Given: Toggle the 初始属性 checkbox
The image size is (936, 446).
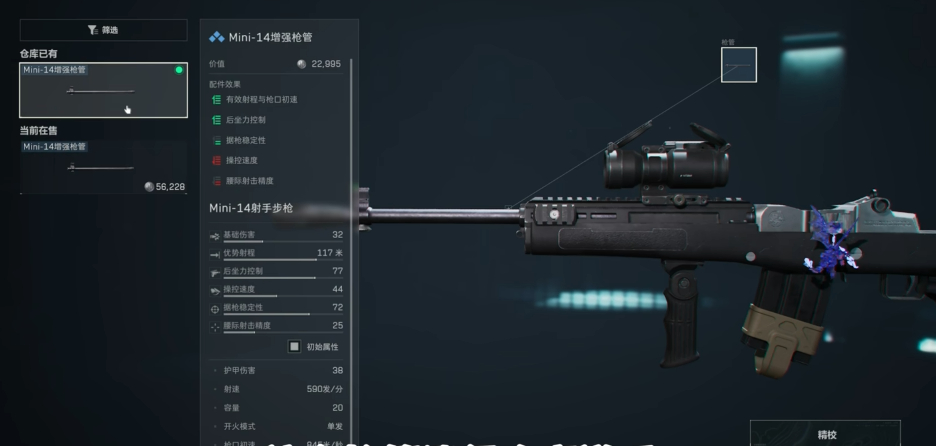Looking at the screenshot, I should (x=295, y=346).
